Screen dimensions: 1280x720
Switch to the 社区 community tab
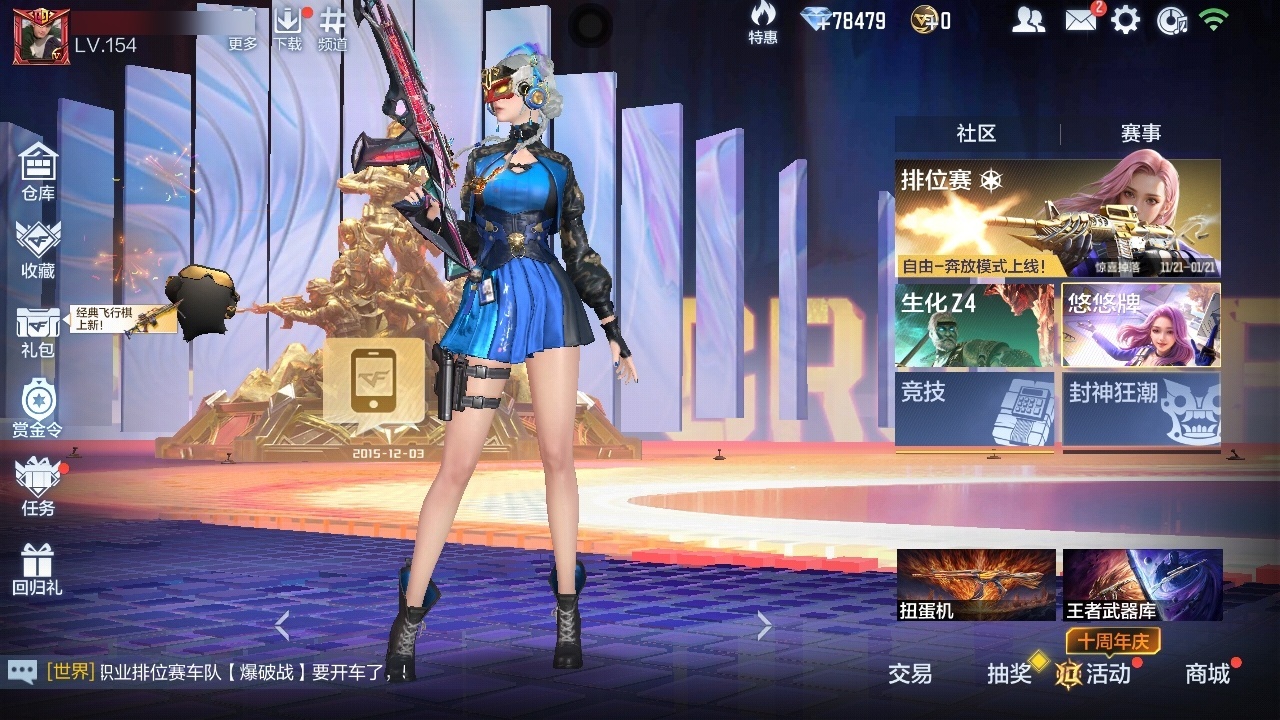tap(976, 134)
